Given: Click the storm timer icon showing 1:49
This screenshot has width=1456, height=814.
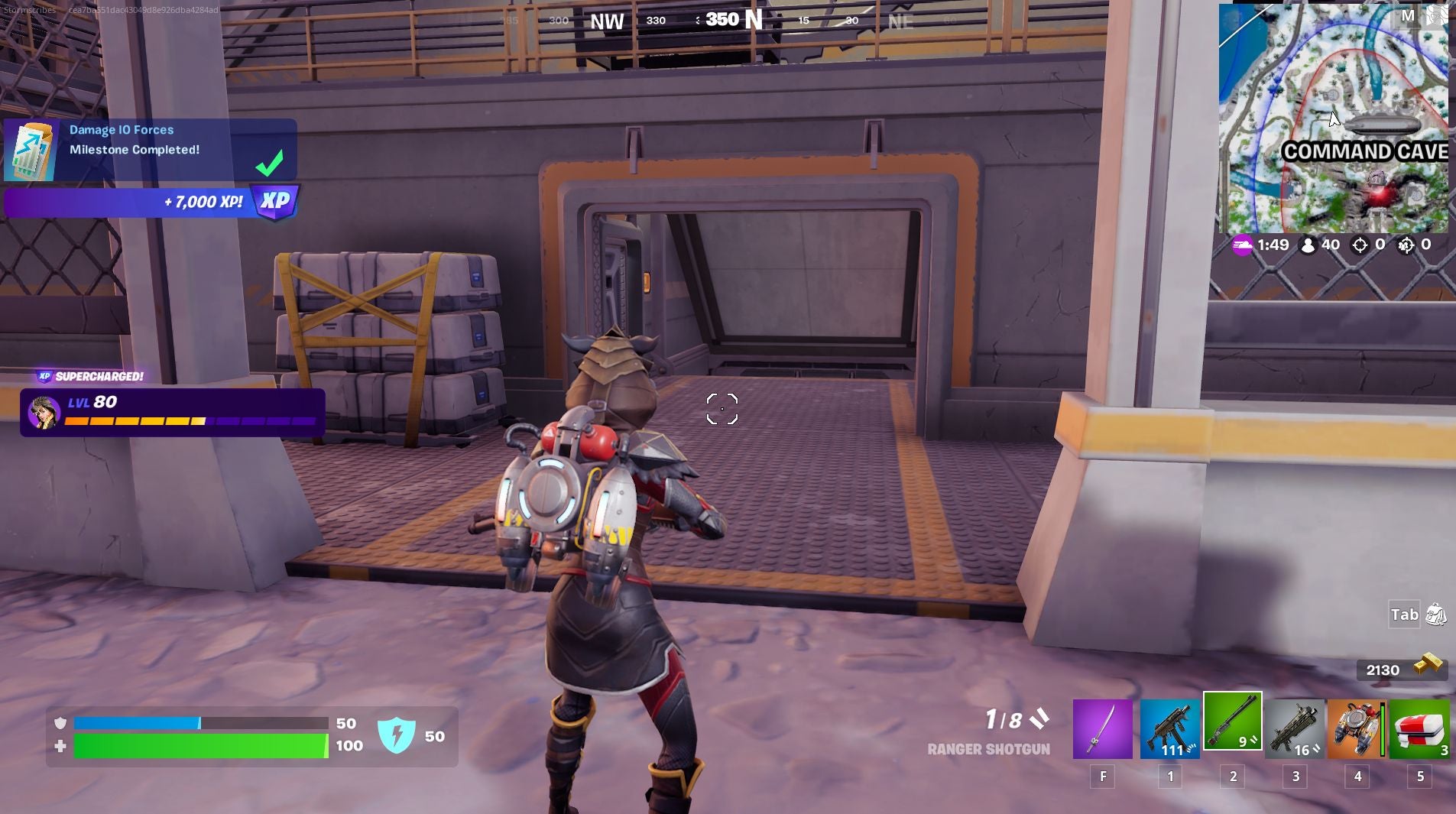Looking at the screenshot, I should click(1244, 245).
